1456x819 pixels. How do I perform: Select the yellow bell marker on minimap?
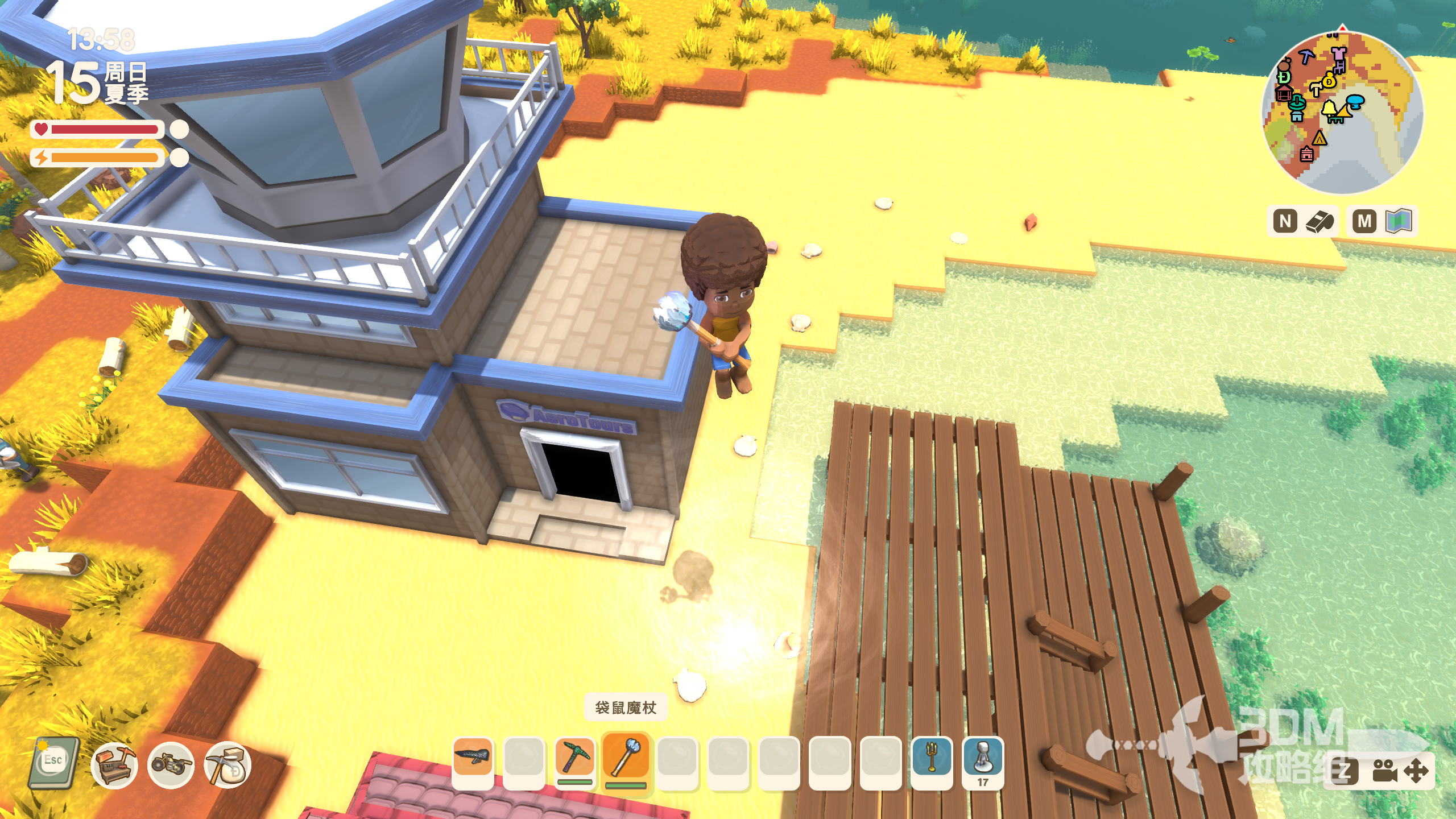pos(1329,107)
